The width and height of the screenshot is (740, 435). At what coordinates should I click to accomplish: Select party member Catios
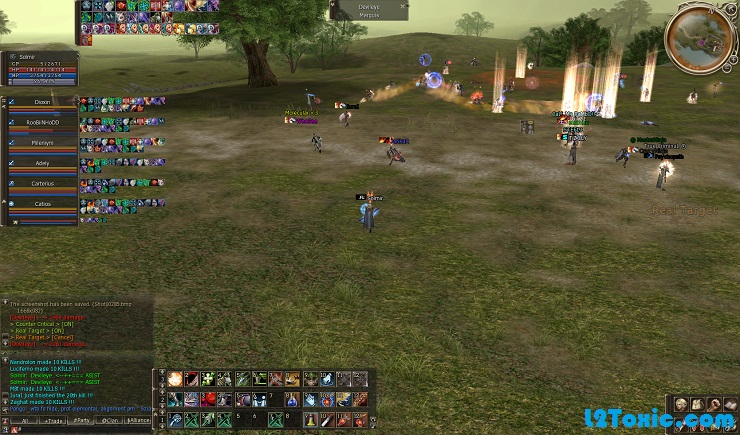pos(42,204)
